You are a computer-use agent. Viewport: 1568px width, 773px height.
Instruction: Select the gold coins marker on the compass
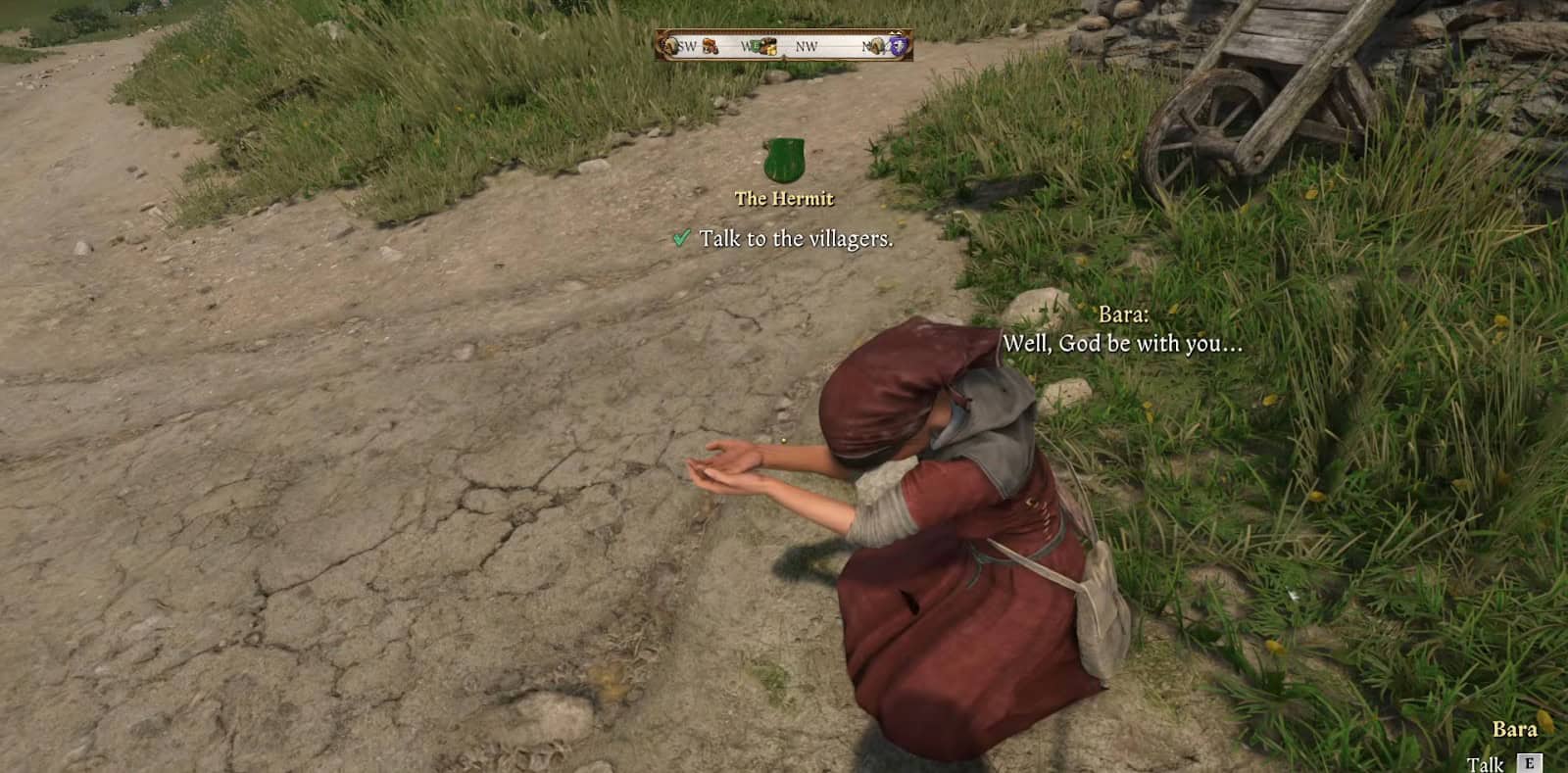(772, 50)
